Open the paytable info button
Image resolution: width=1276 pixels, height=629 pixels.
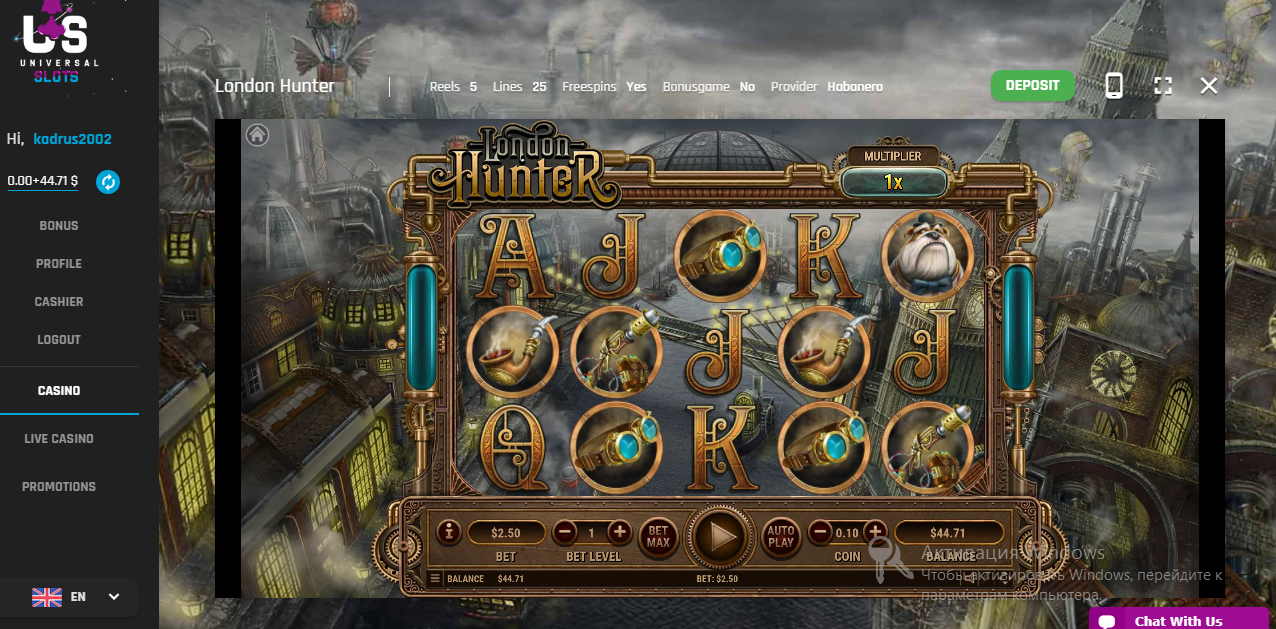[448, 533]
